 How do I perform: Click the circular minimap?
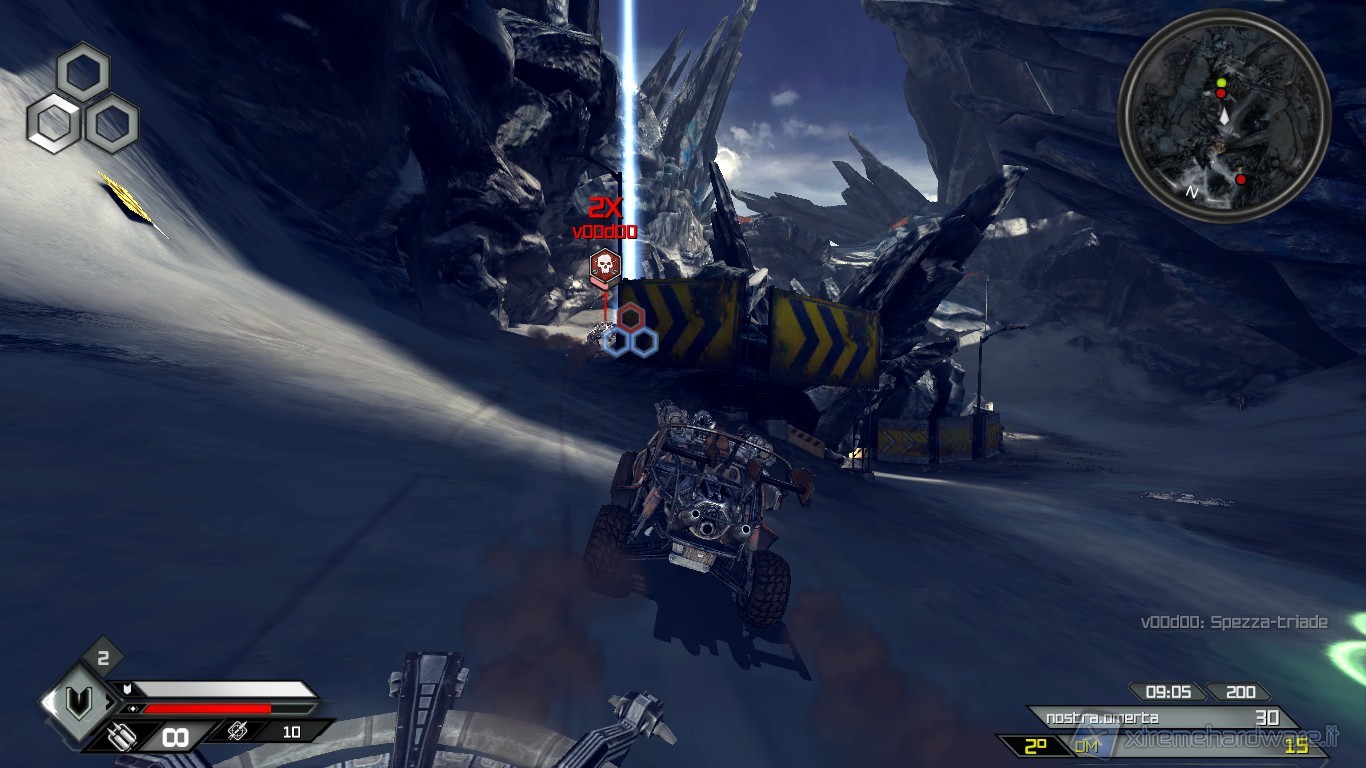(1223, 116)
